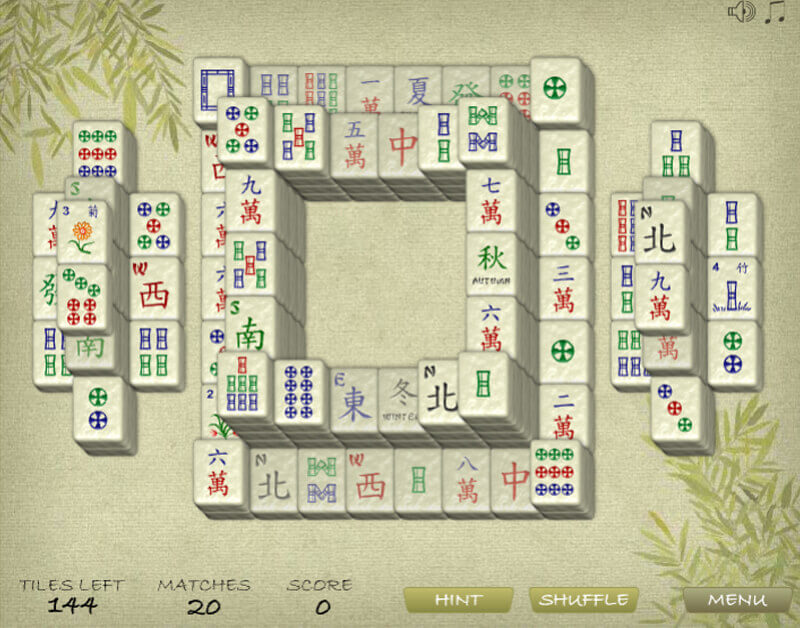Toggle the music note icon

(774, 12)
